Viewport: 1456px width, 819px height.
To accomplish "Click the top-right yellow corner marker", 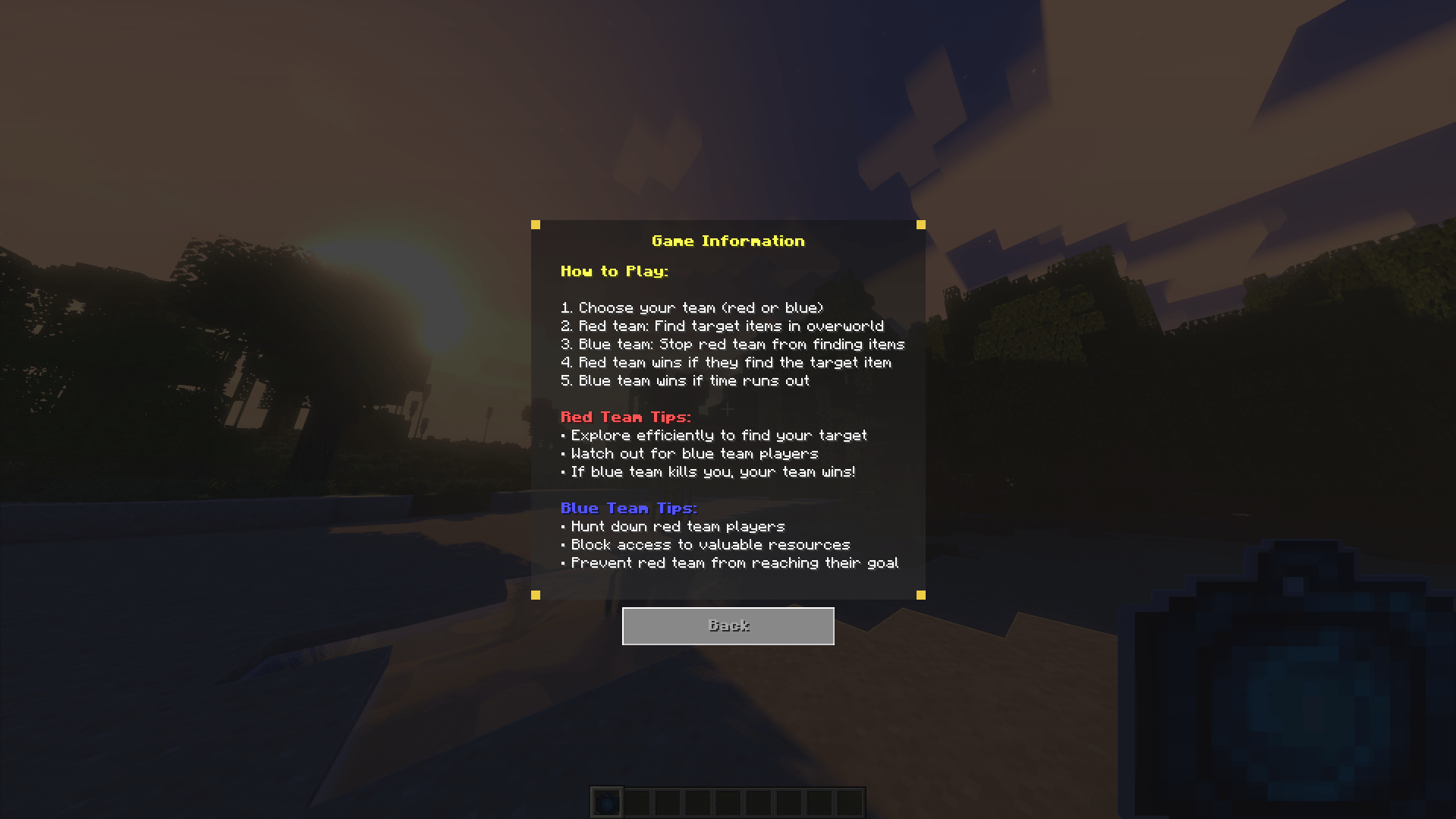I will [x=920, y=224].
